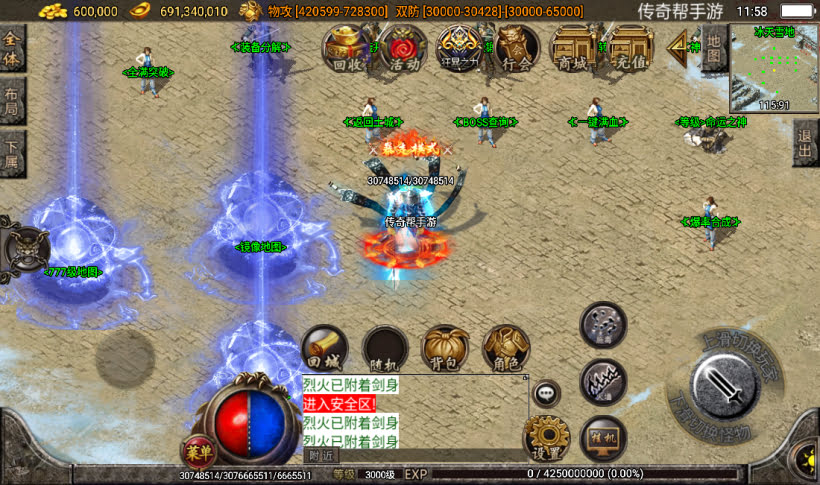Open the 设置 settings gear
Viewport: 820px width, 485px height.
click(546, 437)
